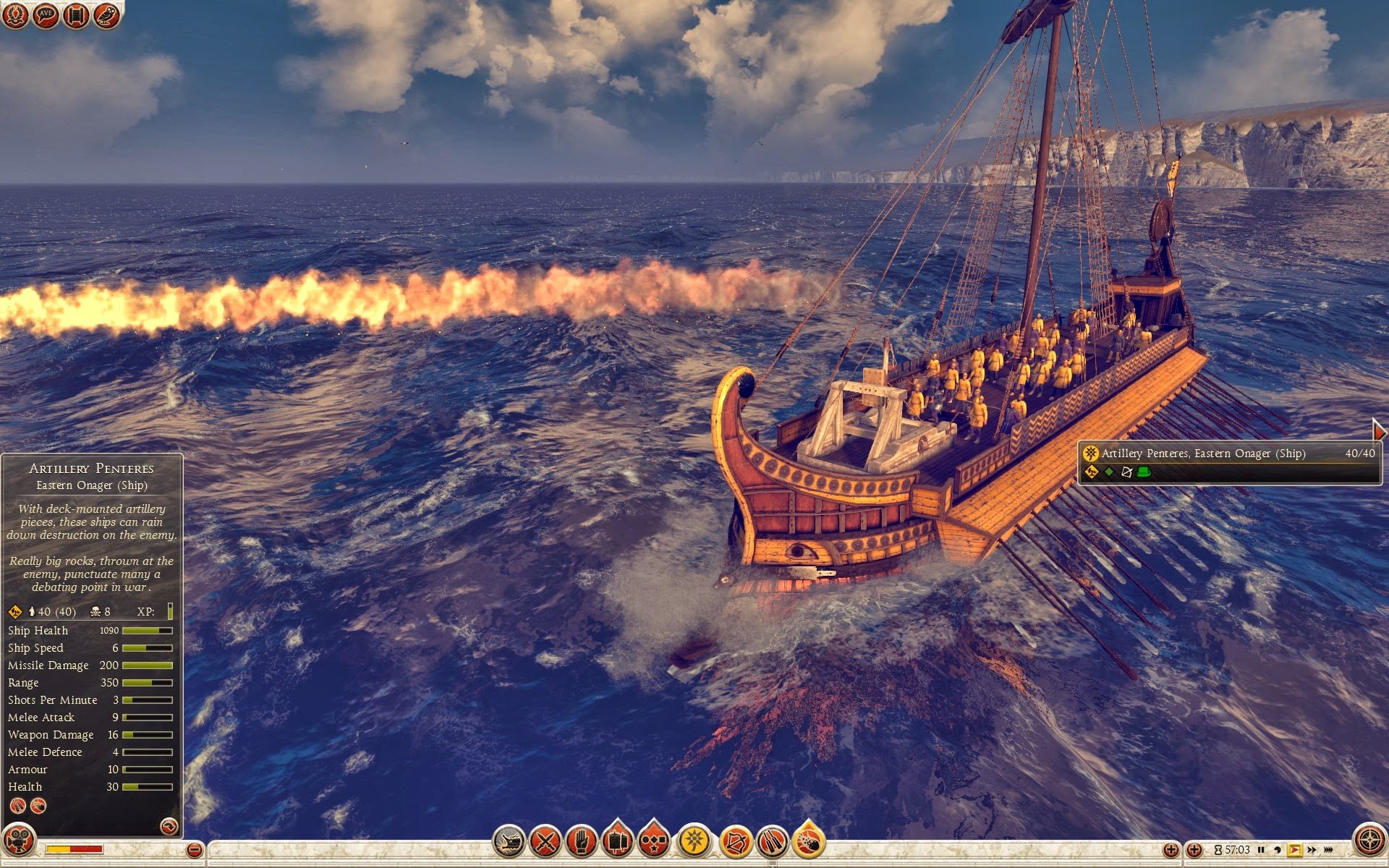The image size is (1389, 868).
Task: Select the Artillery Penteres unit card
Action: (x=1229, y=462)
